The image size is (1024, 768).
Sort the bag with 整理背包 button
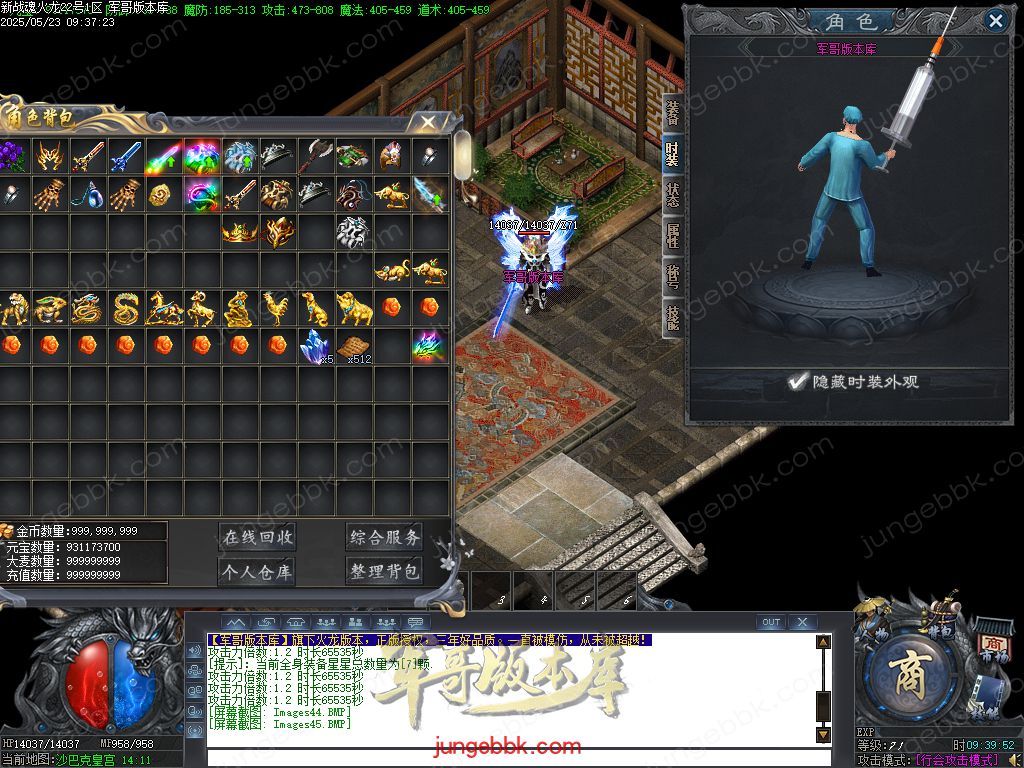pos(385,571)
